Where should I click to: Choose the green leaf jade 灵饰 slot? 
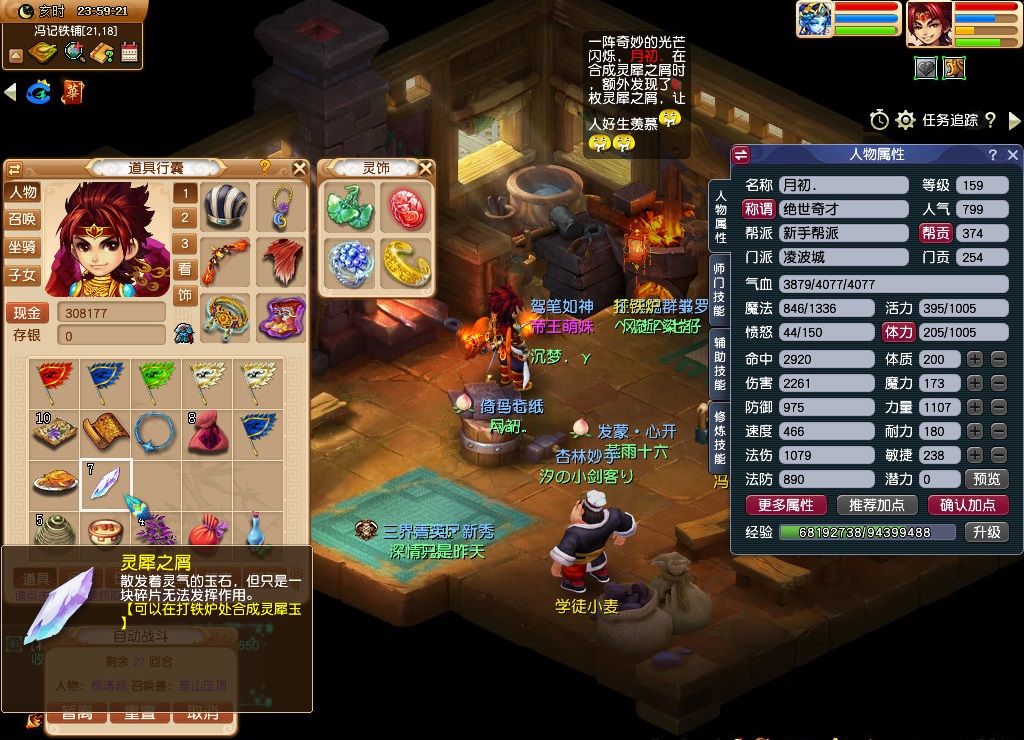[350, 207]
